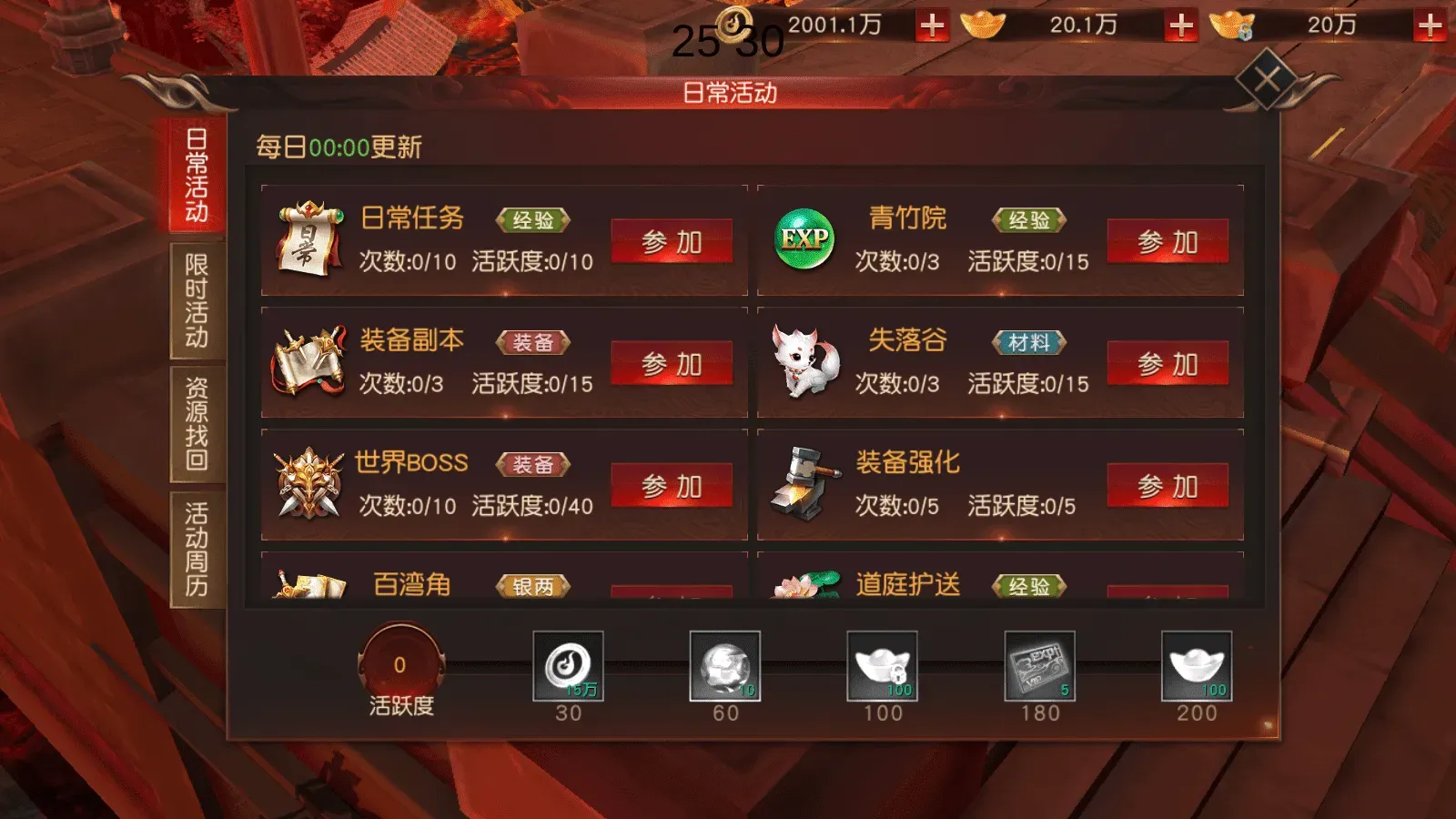Screen dimensions: 1456x819
Task: Click 参加 to join 日常任务
Action: (x=673, y=239)
